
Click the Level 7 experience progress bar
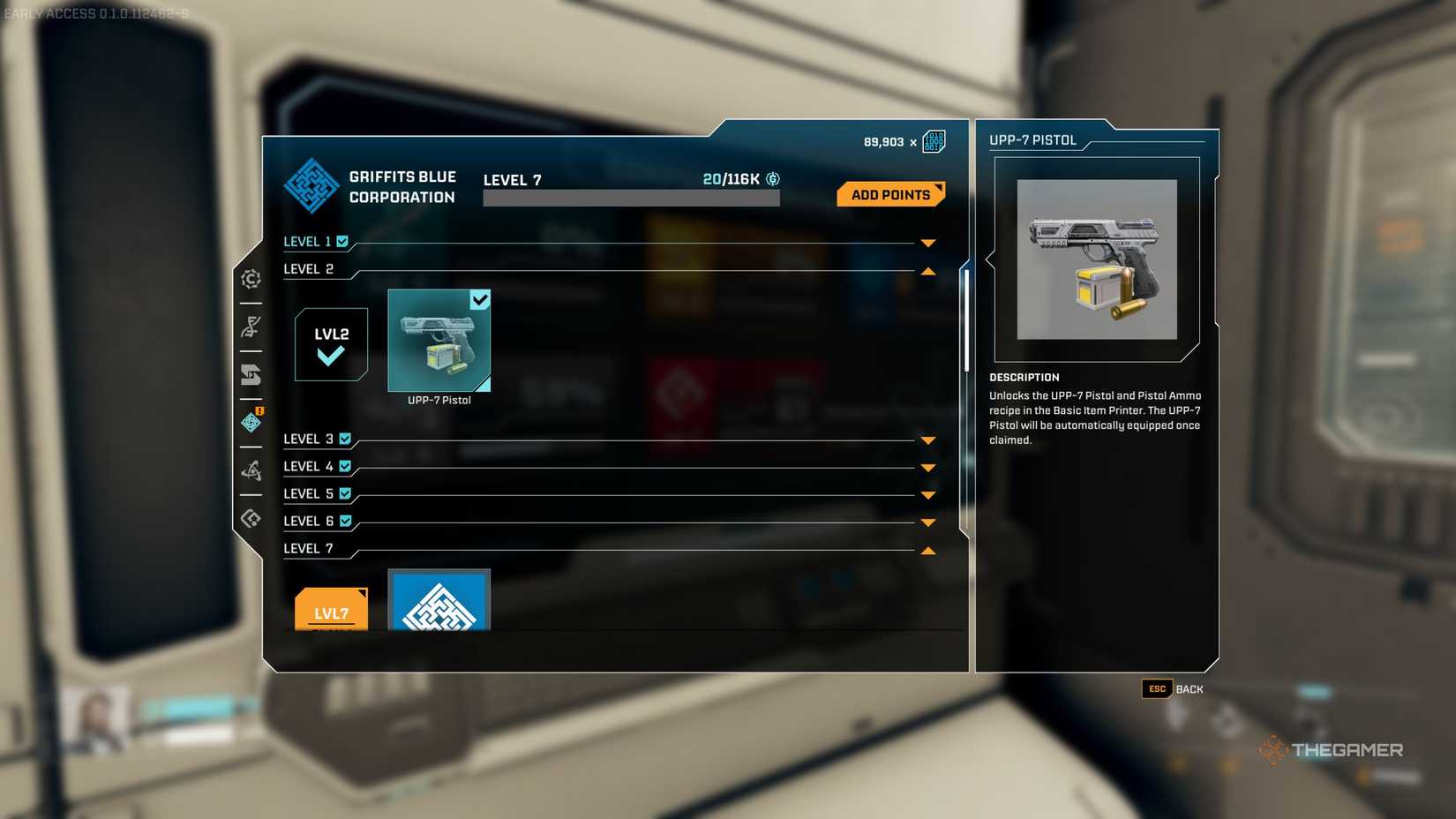pyautogui.click(x=630, y=196)
